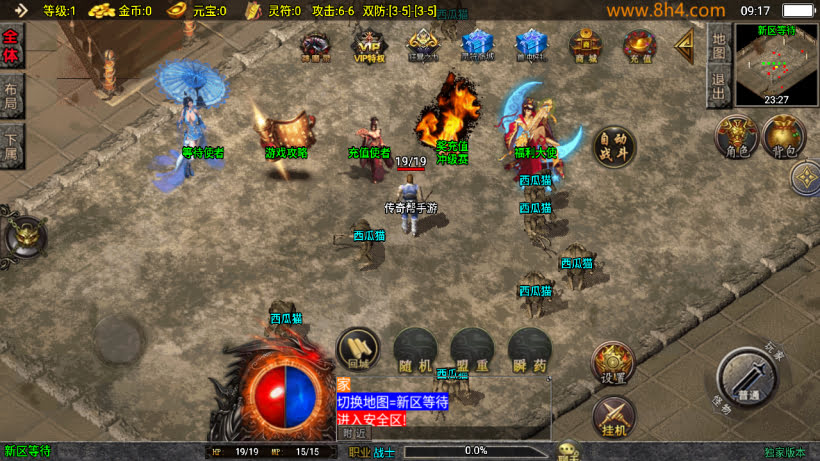Image resolution: width=820 pixels, height=461 pixels.
Task: Switch chat to the 附近 nearby channel
Action: coord(354,433)
